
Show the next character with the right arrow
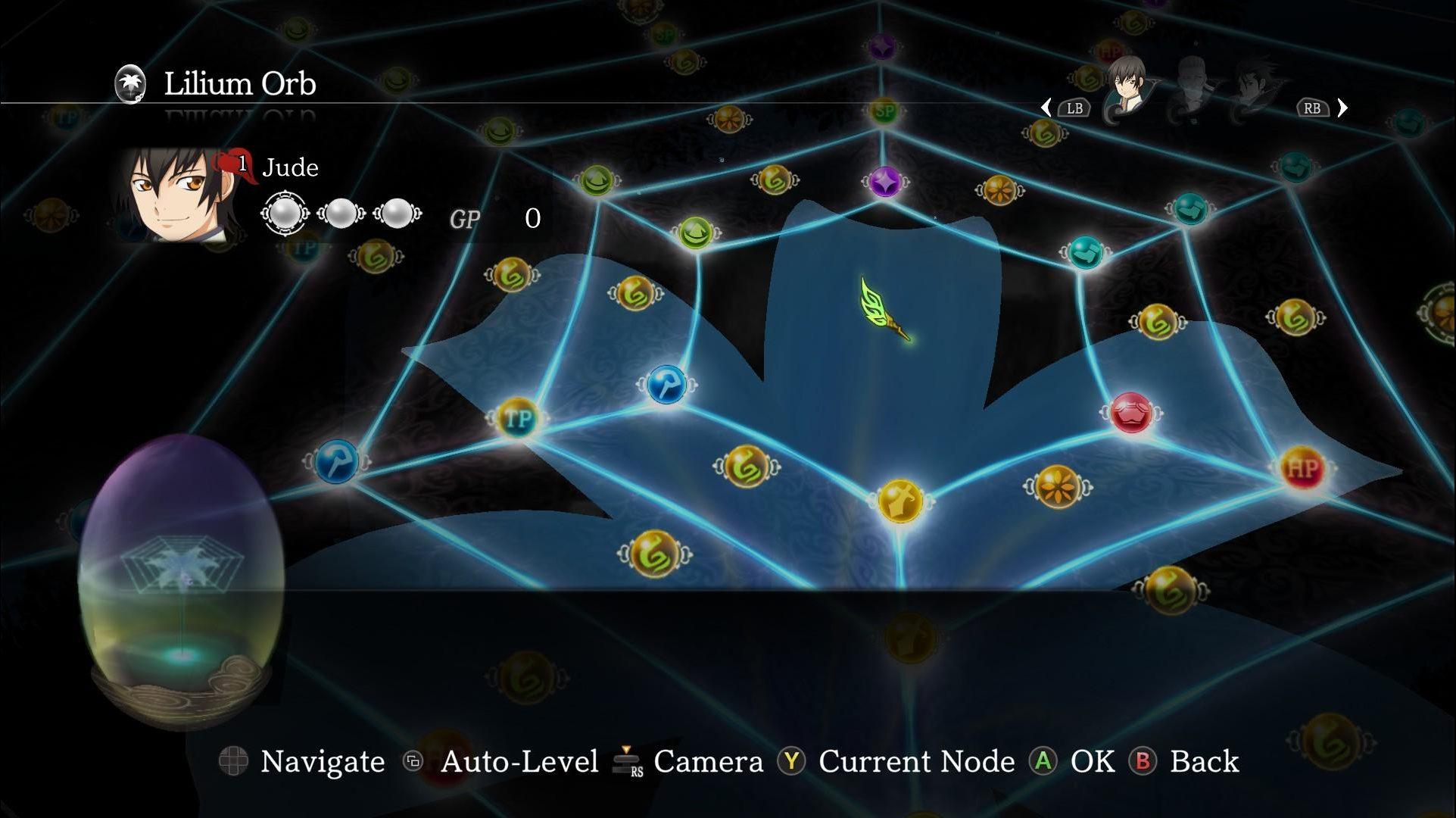click(1342, 108)
